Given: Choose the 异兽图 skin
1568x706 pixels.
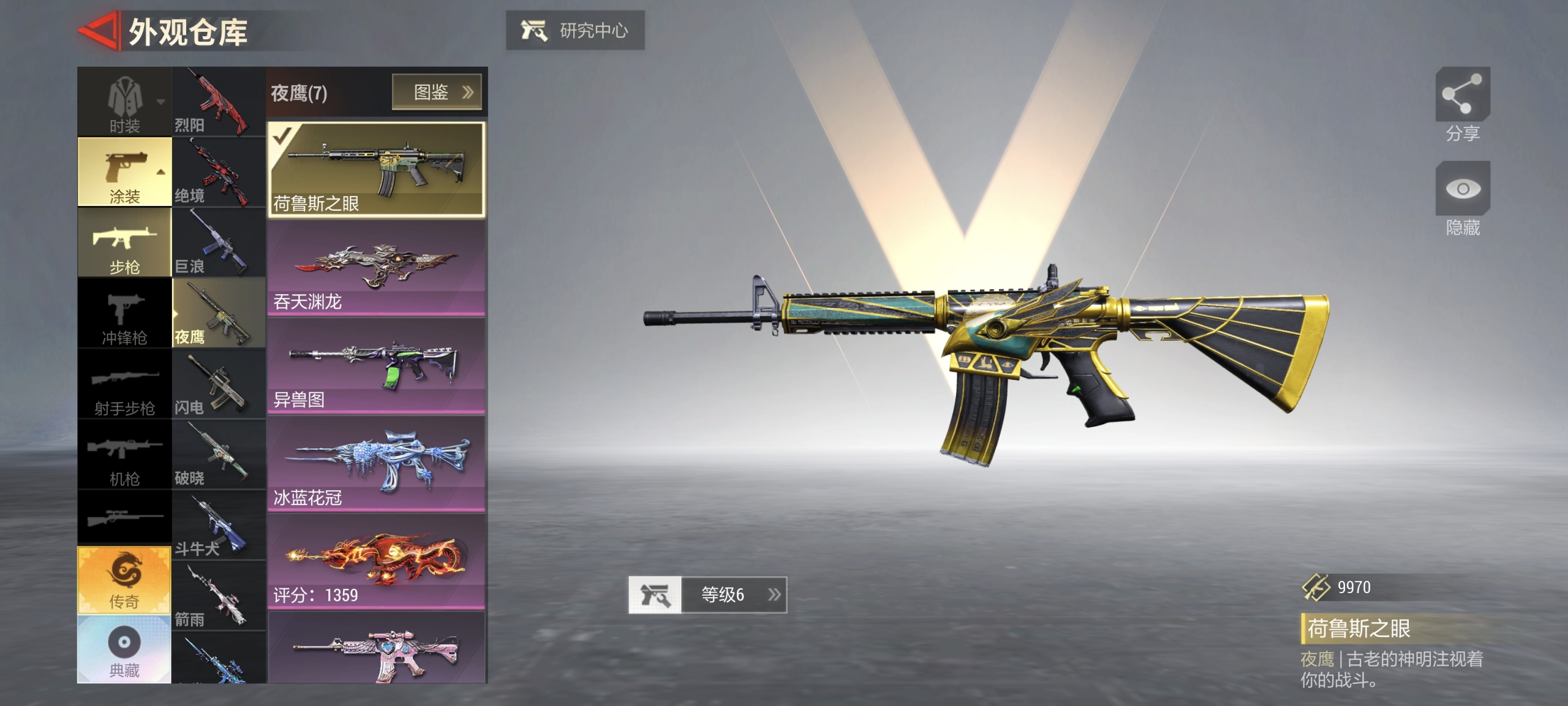Looking at the screenshot, I should coord(376,366).
